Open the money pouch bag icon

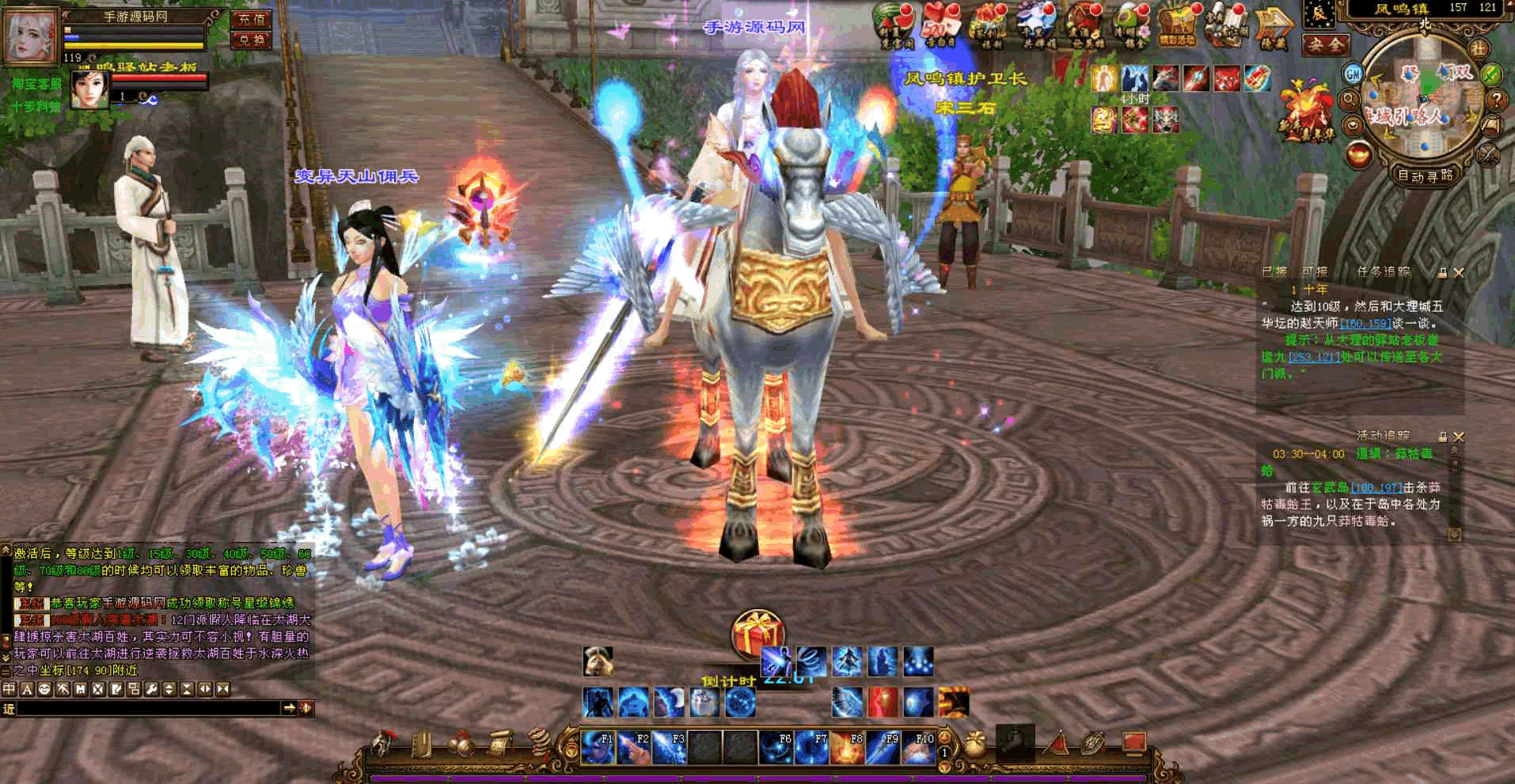tap(974, 745)
